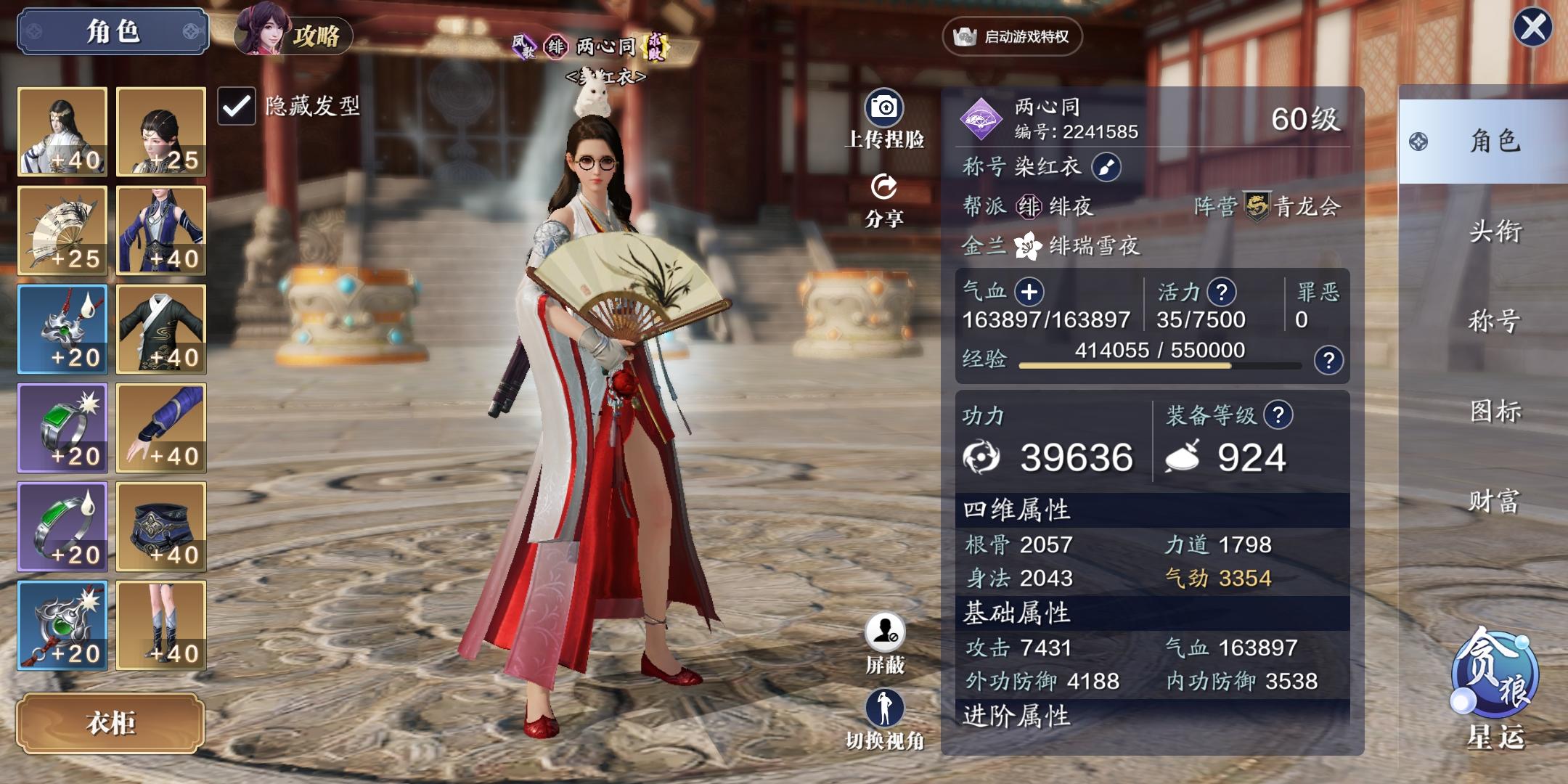Screen dimensions: 1568x784
Task: Open the 衣柜 wardrobe
Action: [111, 723]
